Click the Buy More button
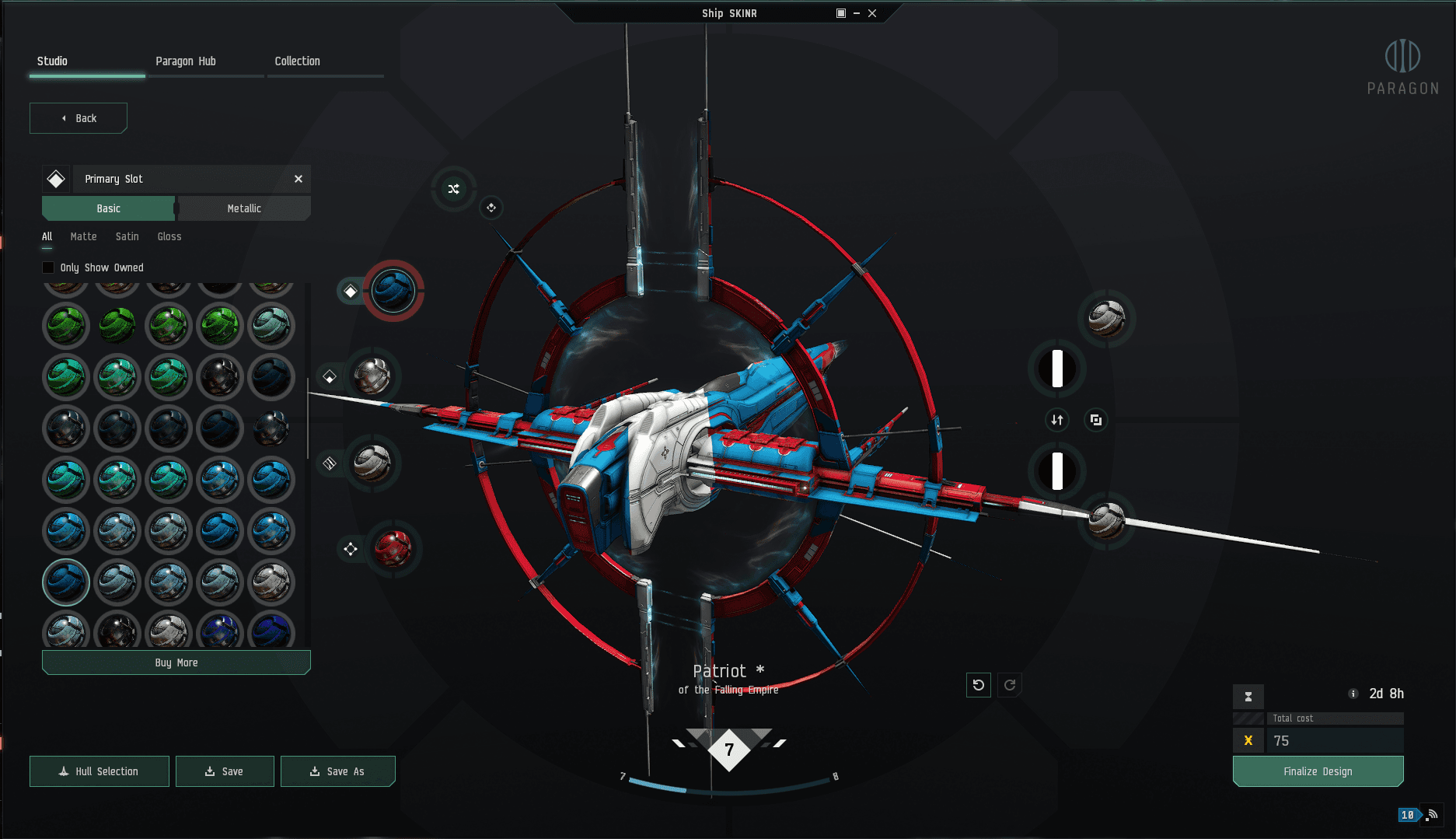Image resolution: width=1456 pixels, height=839 pixels. click(176, 662)
